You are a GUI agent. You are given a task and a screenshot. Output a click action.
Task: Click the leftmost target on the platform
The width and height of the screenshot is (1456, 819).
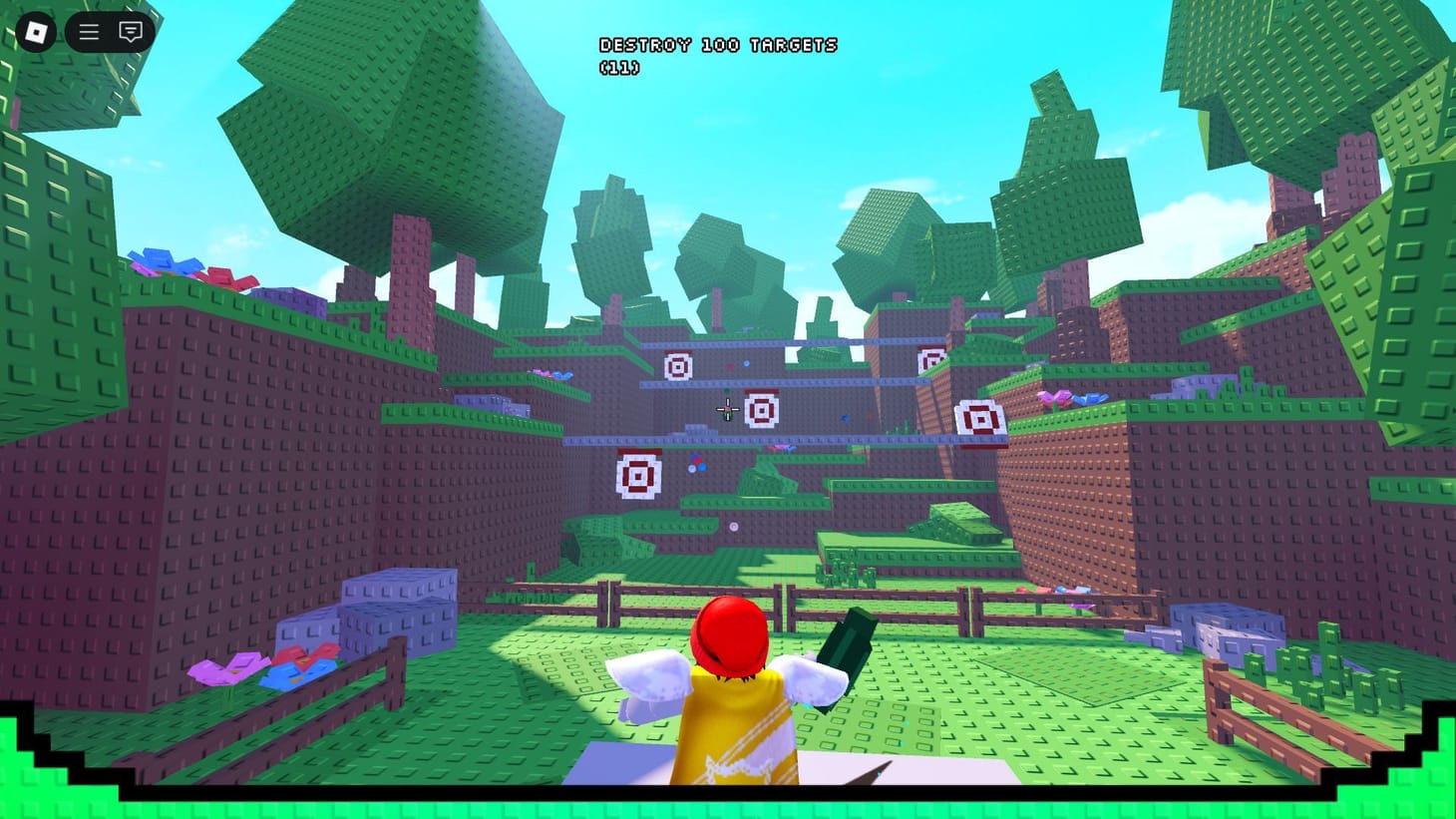tap(678, 367)
